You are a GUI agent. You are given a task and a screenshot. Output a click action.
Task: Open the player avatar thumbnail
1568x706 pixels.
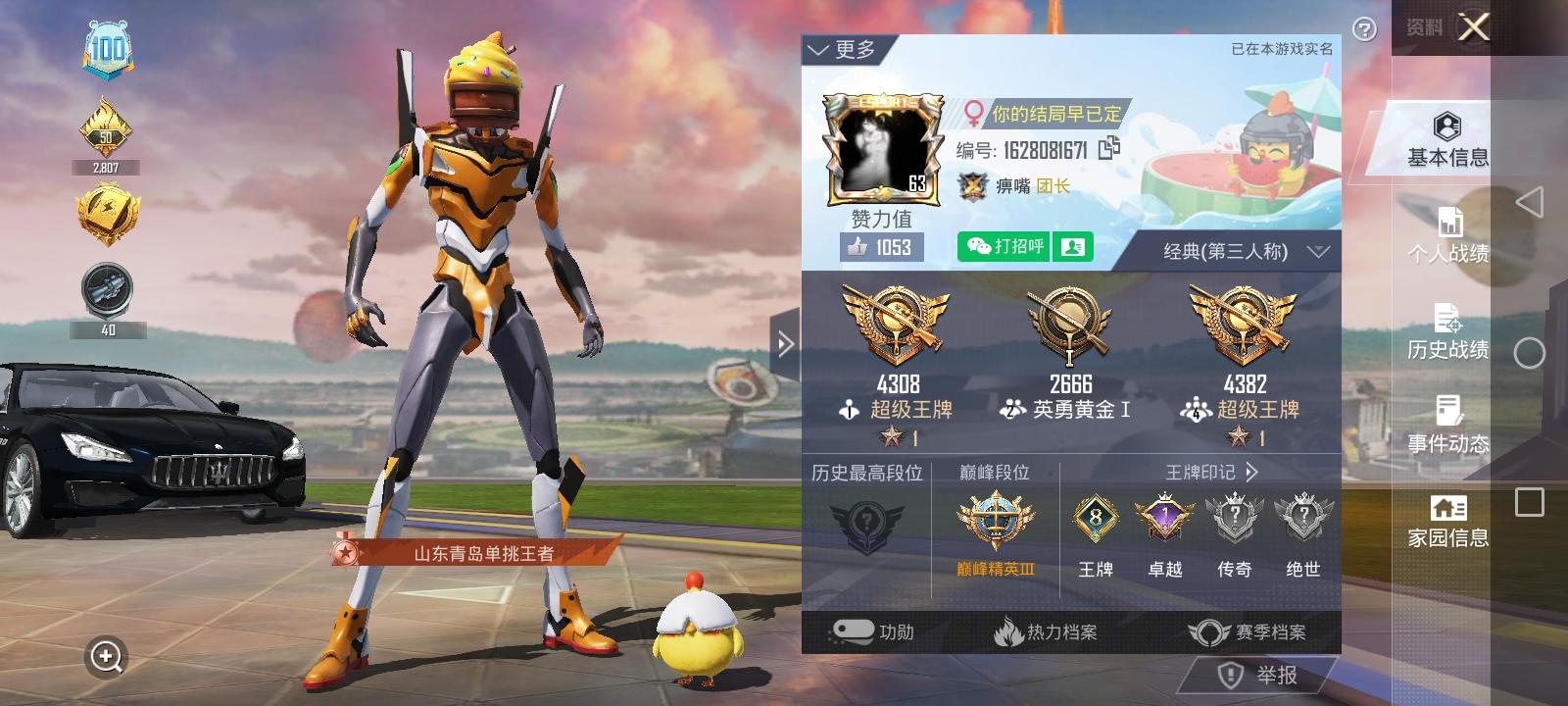coord(882,147)
